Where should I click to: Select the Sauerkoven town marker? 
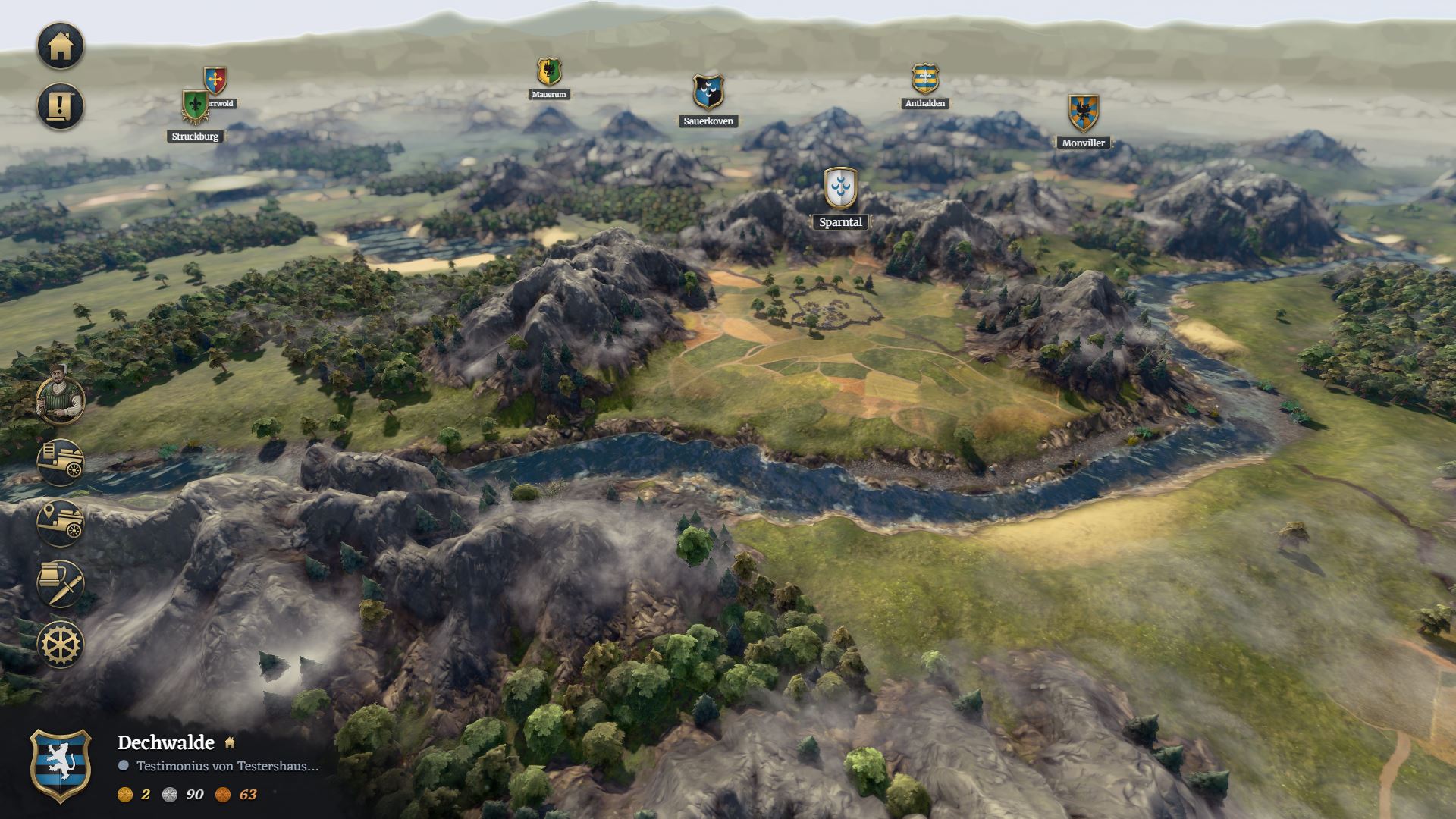[708, 93]
